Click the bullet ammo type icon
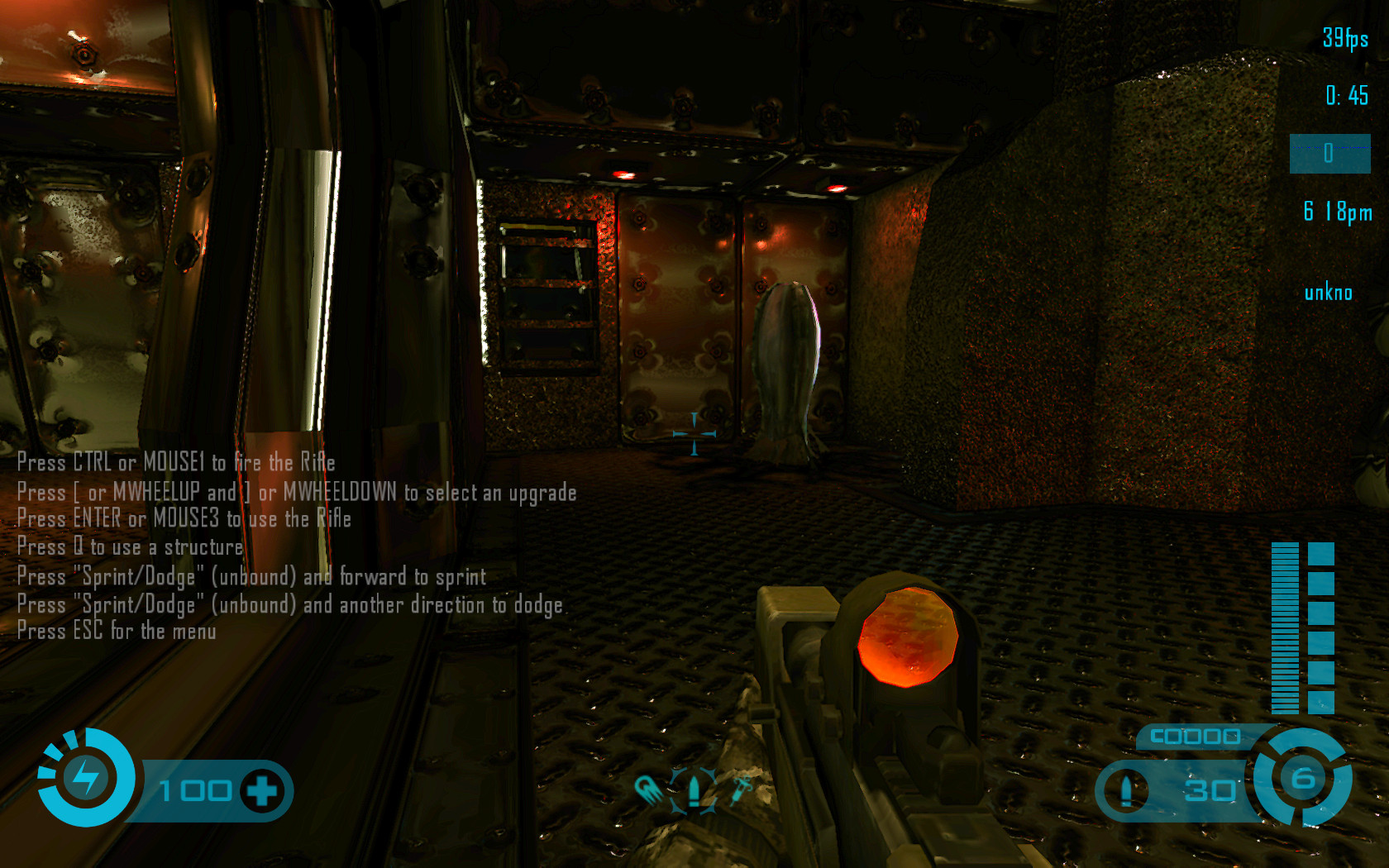The width and height of the screenshot is (1389, 868). pos(1125,790)
